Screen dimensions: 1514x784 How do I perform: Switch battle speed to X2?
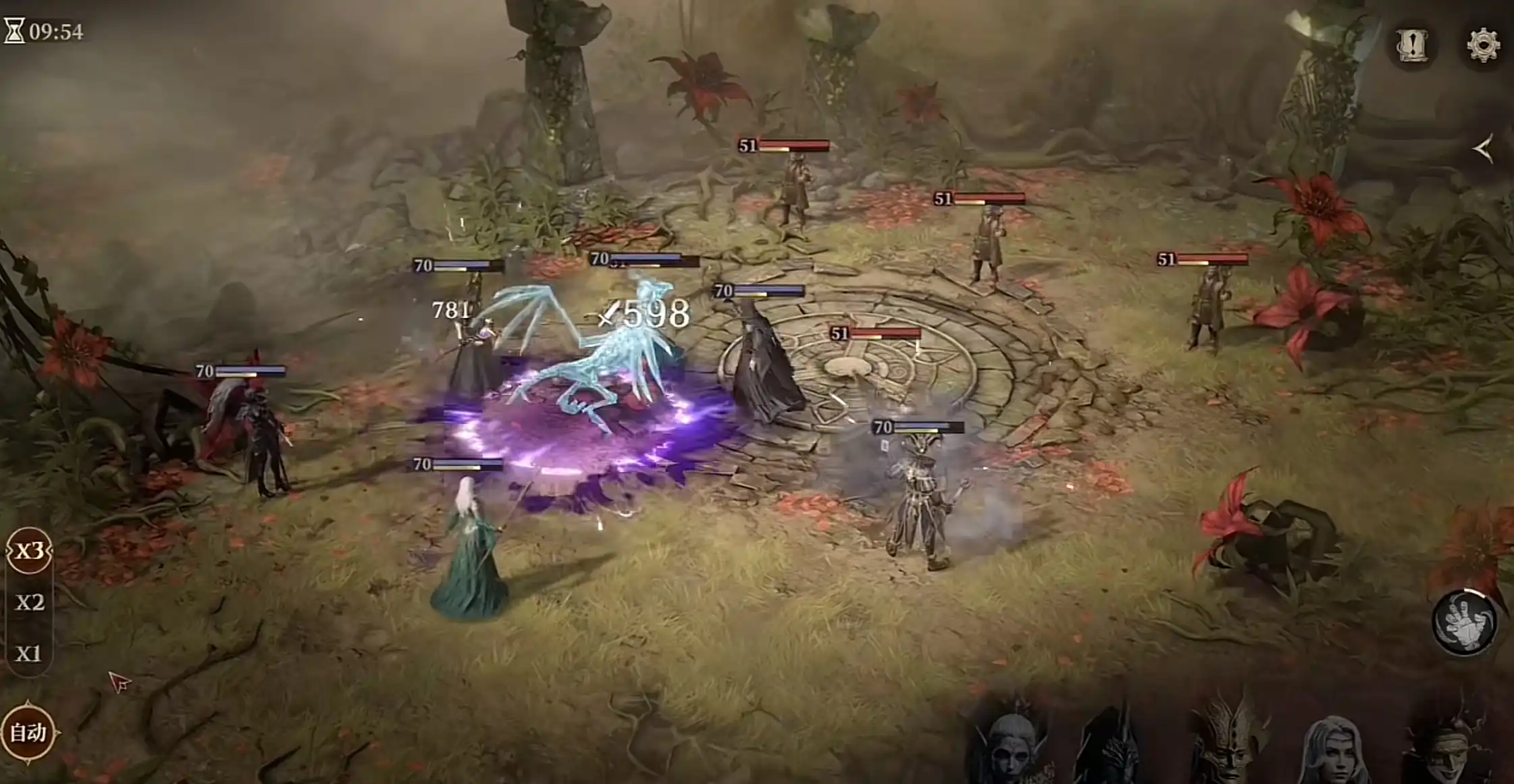pos(29,602)
